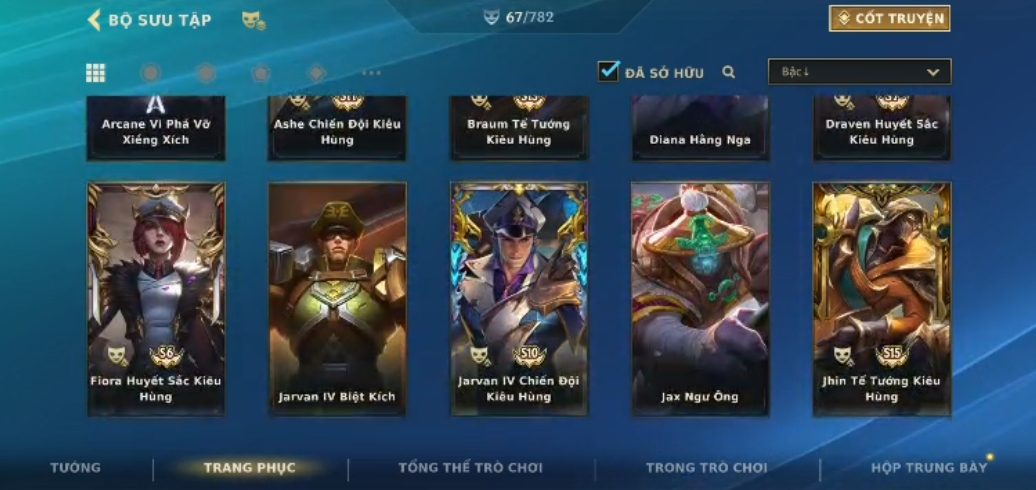
Task: Select the grid view filter icon
Action: click(x=96, y=72)
